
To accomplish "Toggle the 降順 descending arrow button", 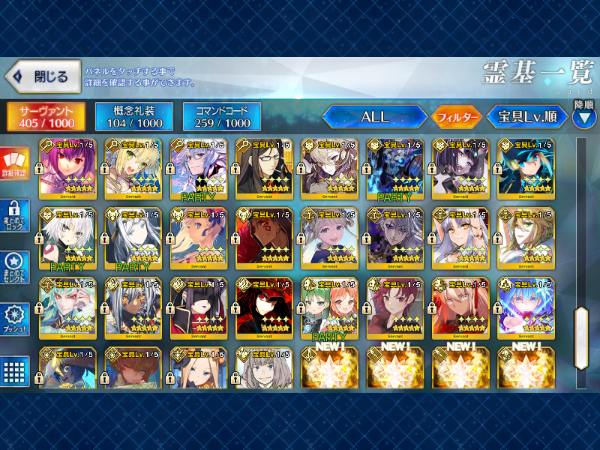I will (x=584, y=113).
